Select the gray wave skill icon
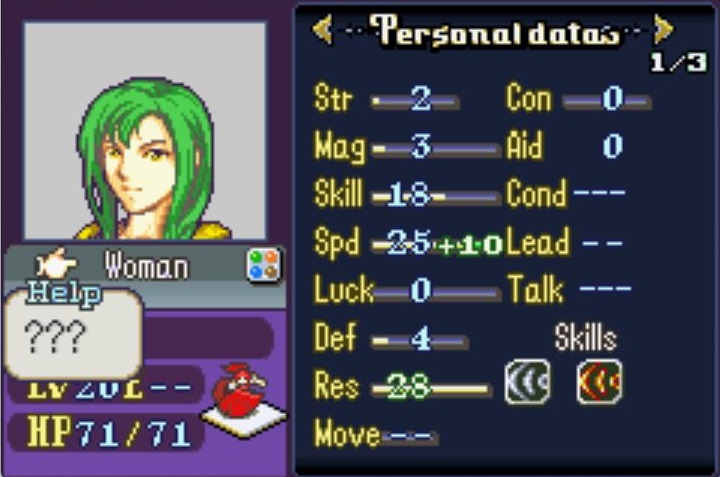Image resolution: width=720 pixels, height=477 pixels. (x=527, y=382)
